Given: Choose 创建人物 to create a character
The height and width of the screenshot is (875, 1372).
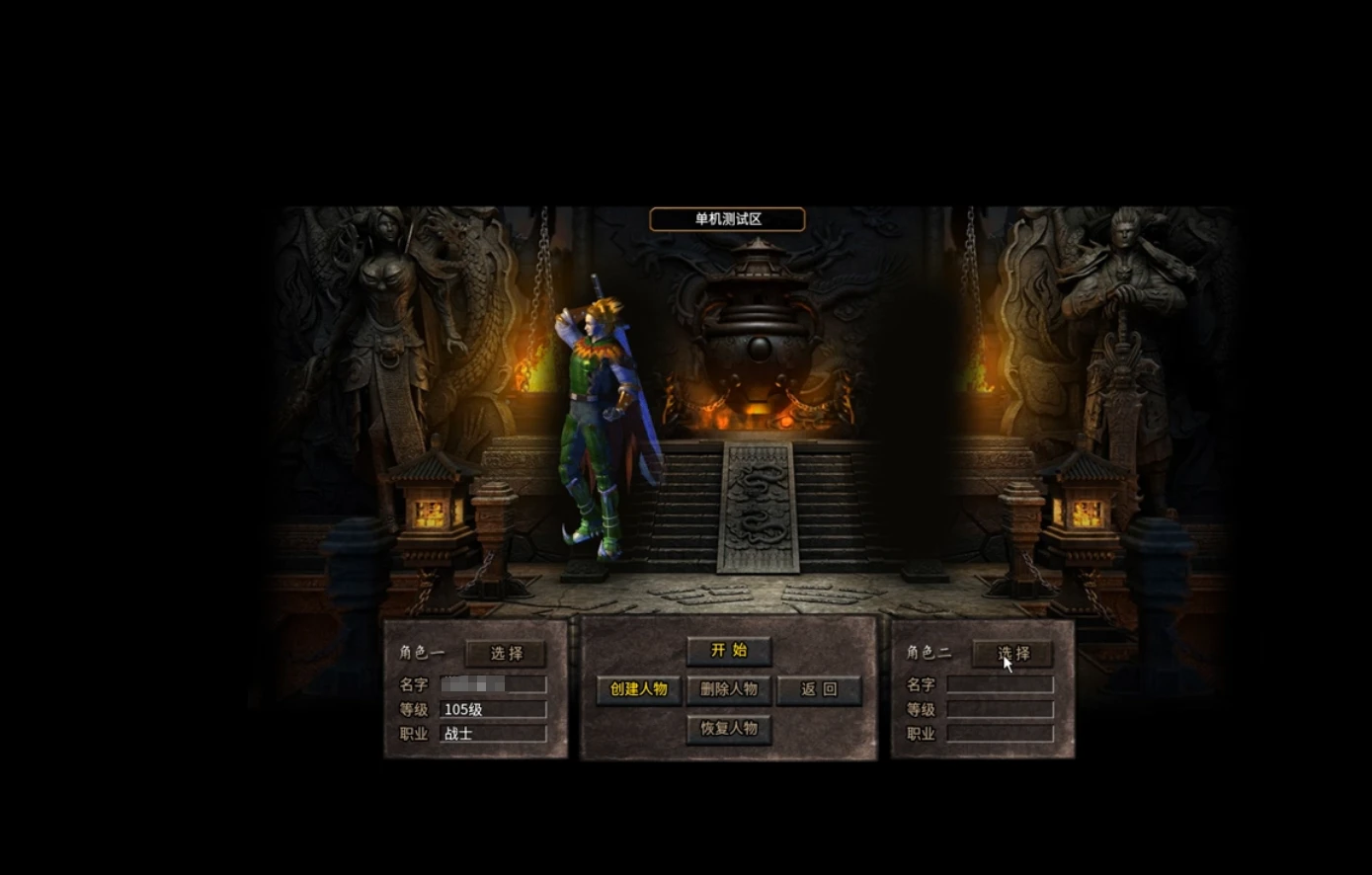Looking at the screenshot, I should coord(638,689).
